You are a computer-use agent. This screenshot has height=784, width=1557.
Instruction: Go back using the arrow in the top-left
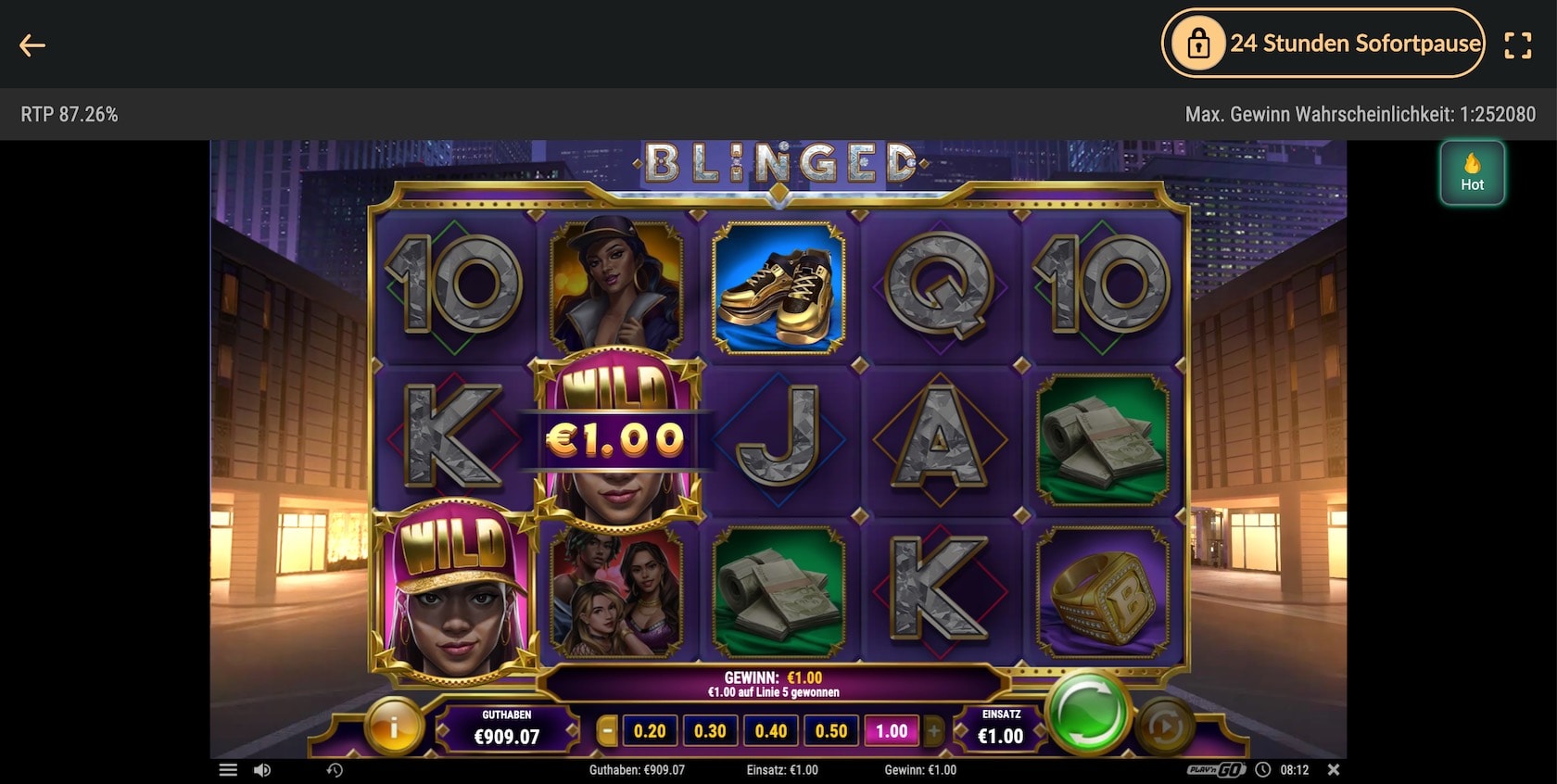tap(33, 44)
